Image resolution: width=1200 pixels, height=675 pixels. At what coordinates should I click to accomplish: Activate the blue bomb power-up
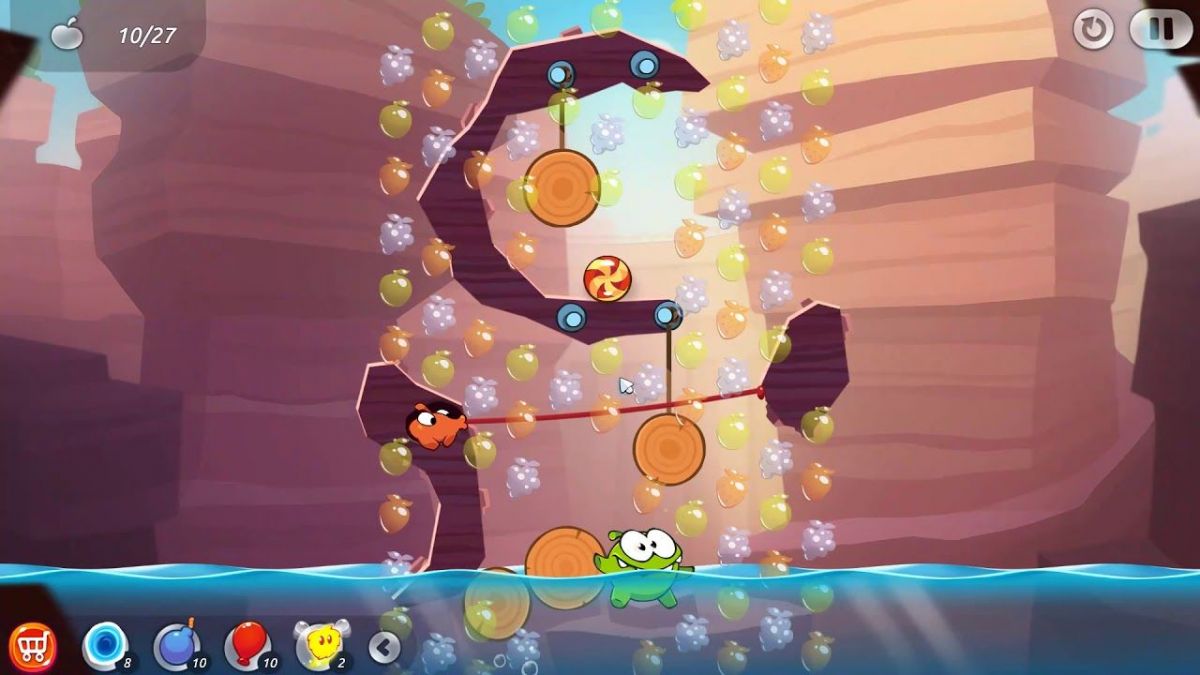pyautogui.click(x=176, y=646)
